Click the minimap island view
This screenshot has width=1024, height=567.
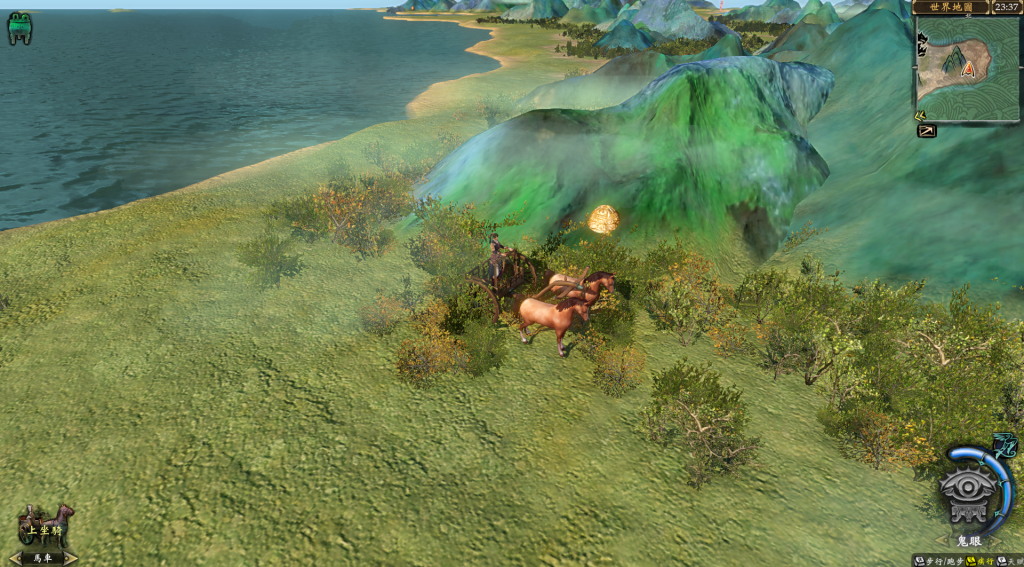pyautogui.click(x=966, y=69)
